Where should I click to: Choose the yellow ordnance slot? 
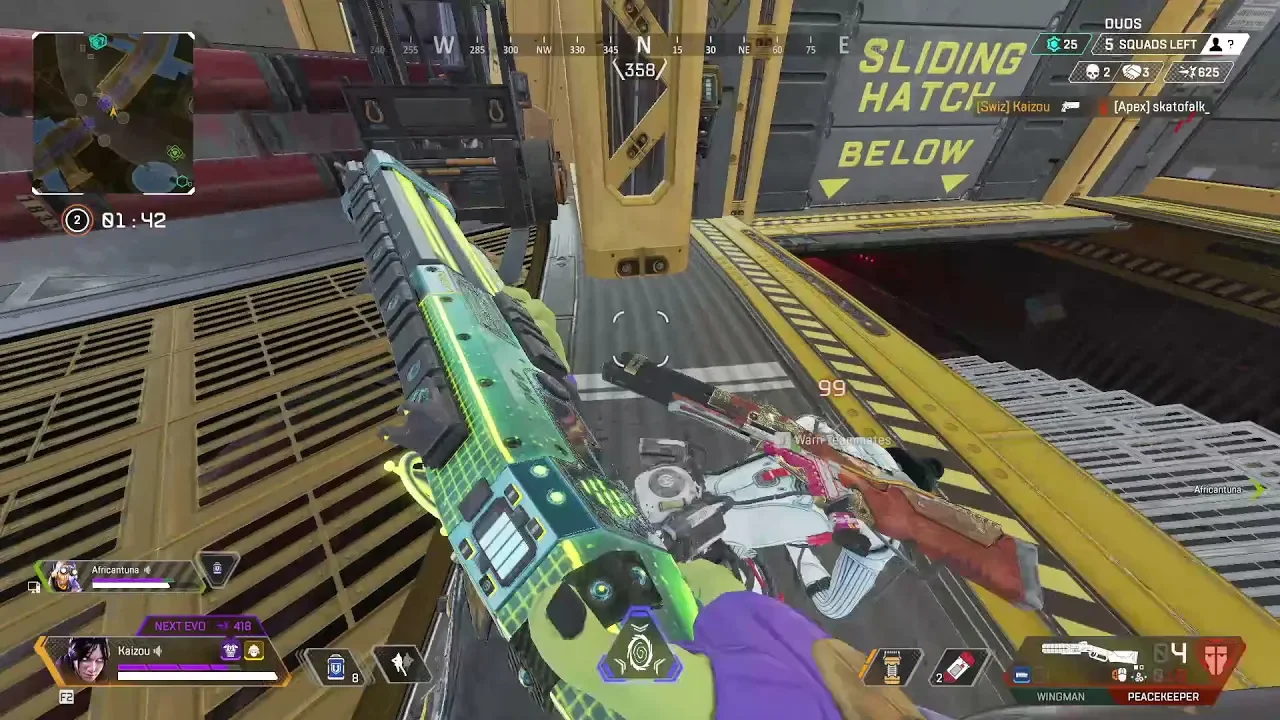click(893, 665)
